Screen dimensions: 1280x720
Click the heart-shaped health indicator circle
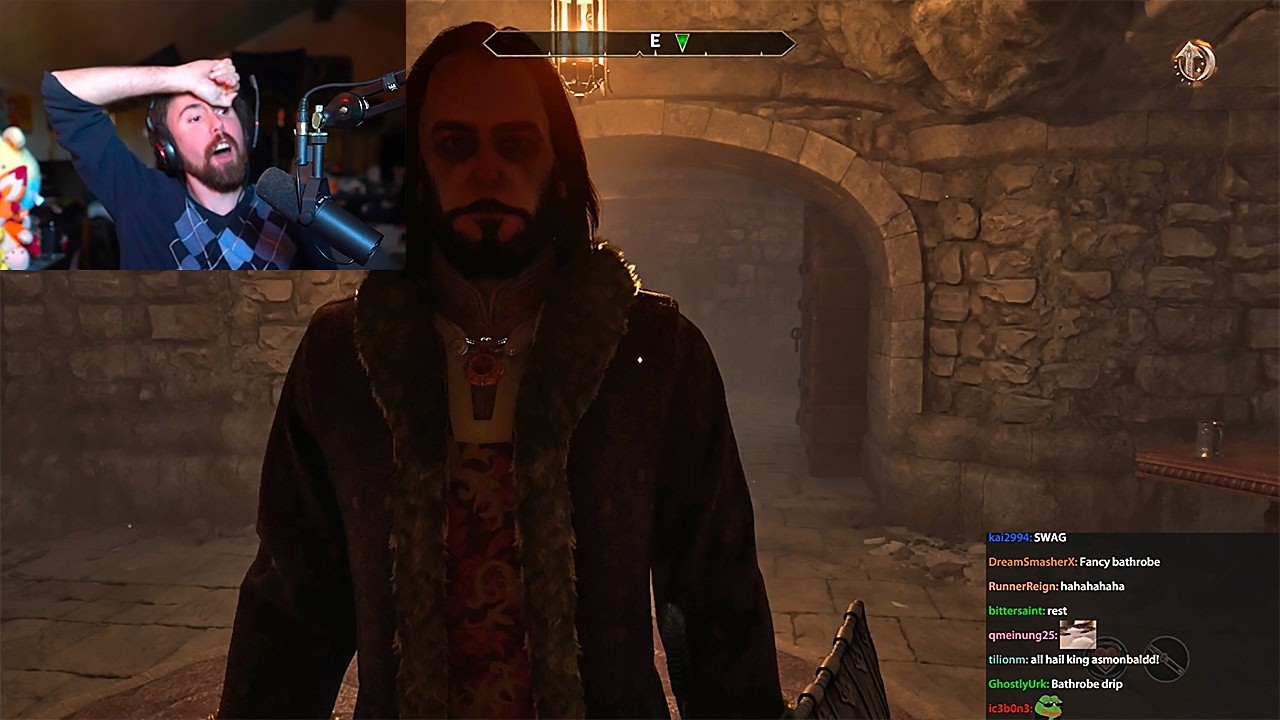point(1107,657)
